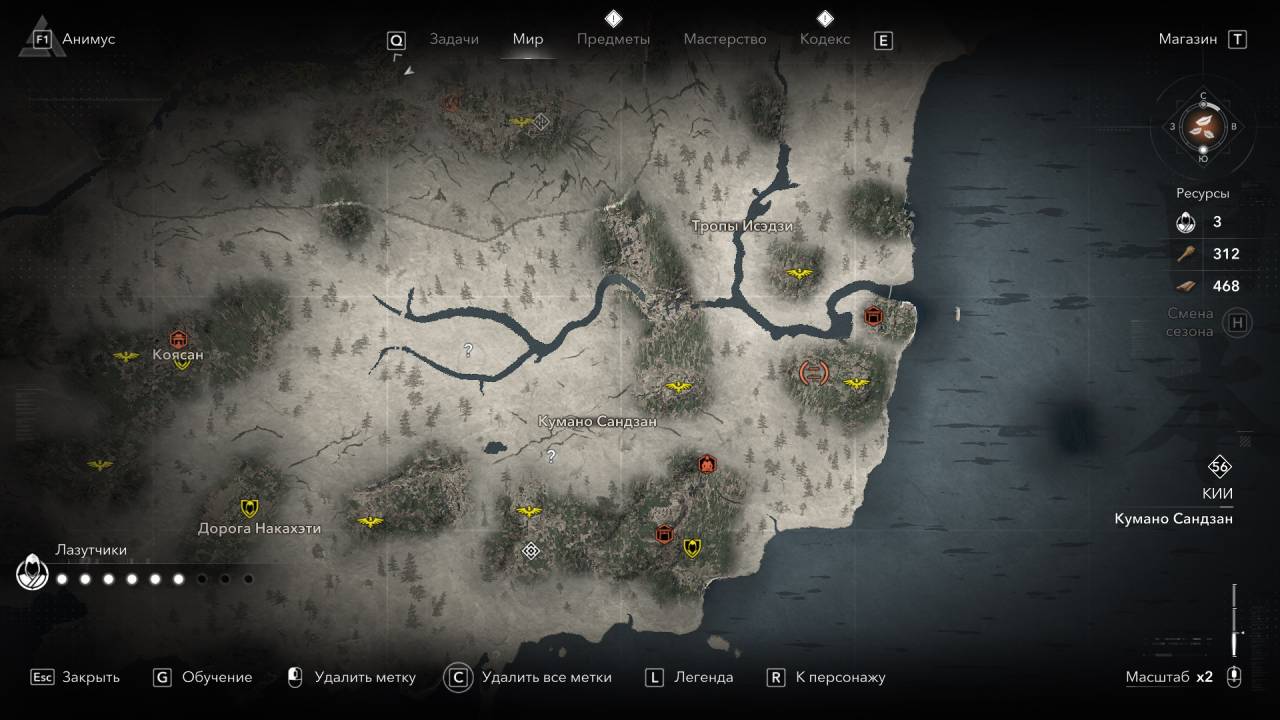Choose Удалить метку
1280x720 pixels.
[364, 677]
